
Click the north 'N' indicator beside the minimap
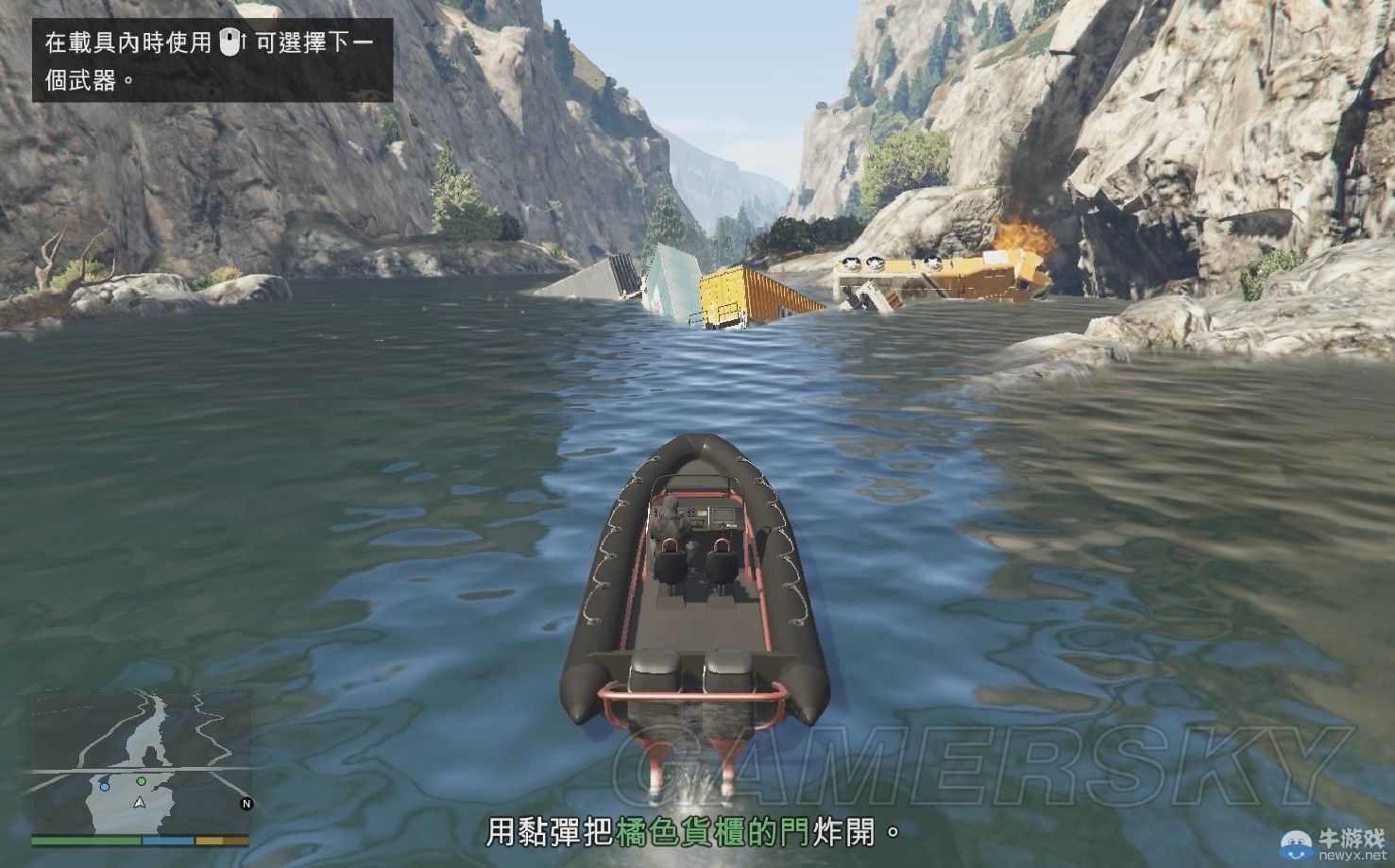pos(246,803)
